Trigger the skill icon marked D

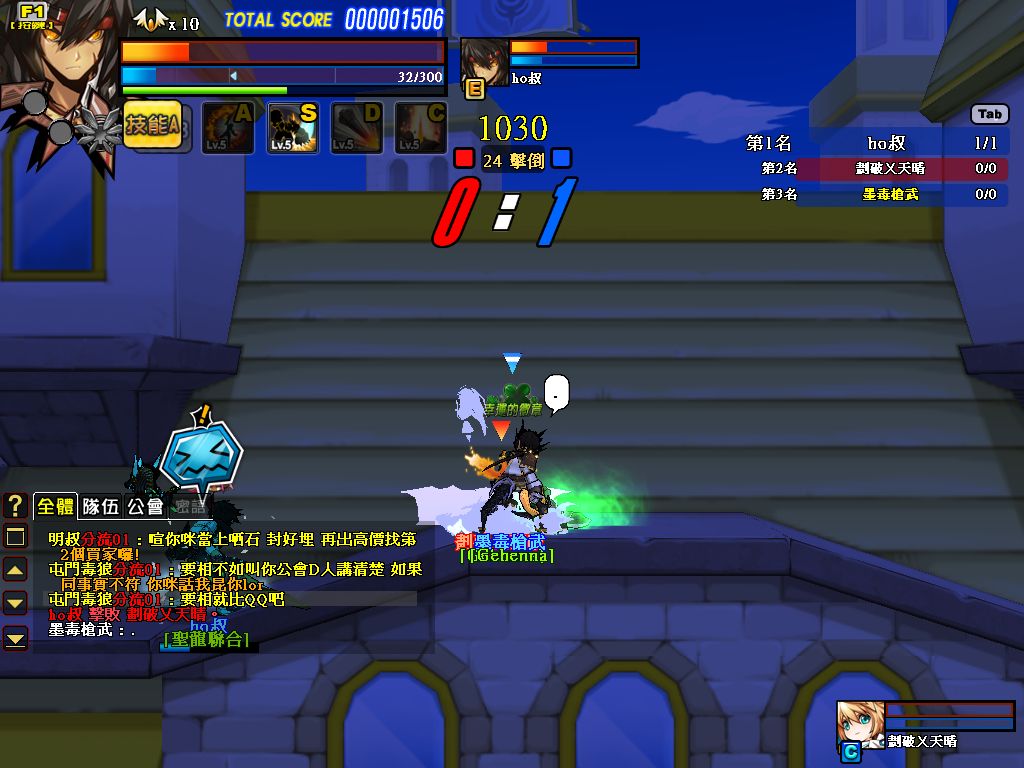(x=357, y=128)
